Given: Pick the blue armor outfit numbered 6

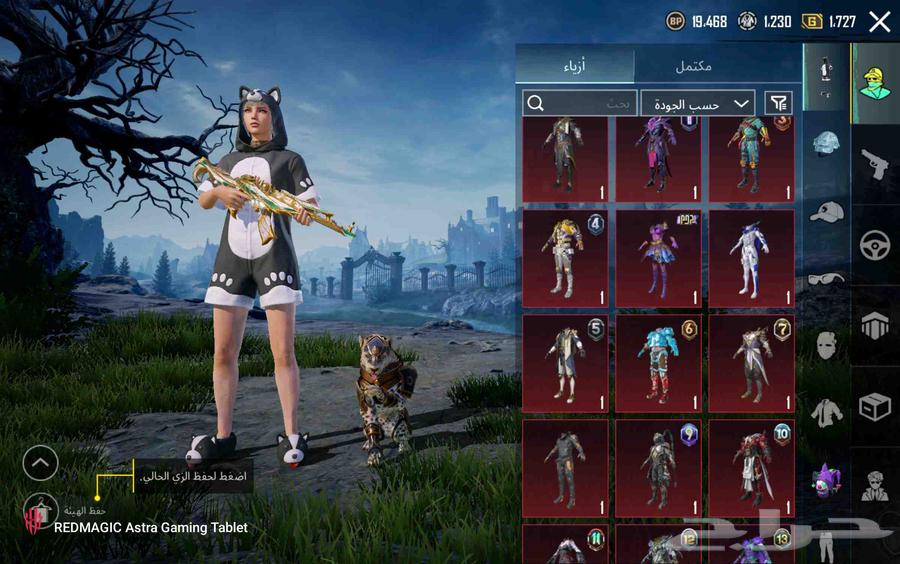Looking at the screenshot, I should (658, 363).
